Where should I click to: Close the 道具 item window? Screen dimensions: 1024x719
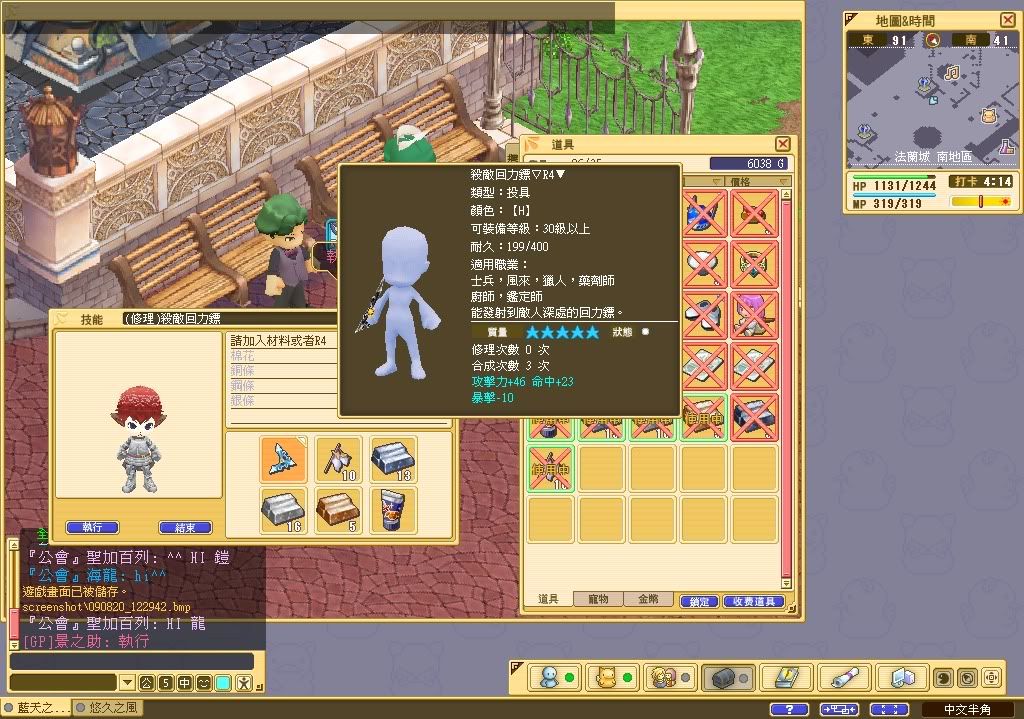[783, 145]
